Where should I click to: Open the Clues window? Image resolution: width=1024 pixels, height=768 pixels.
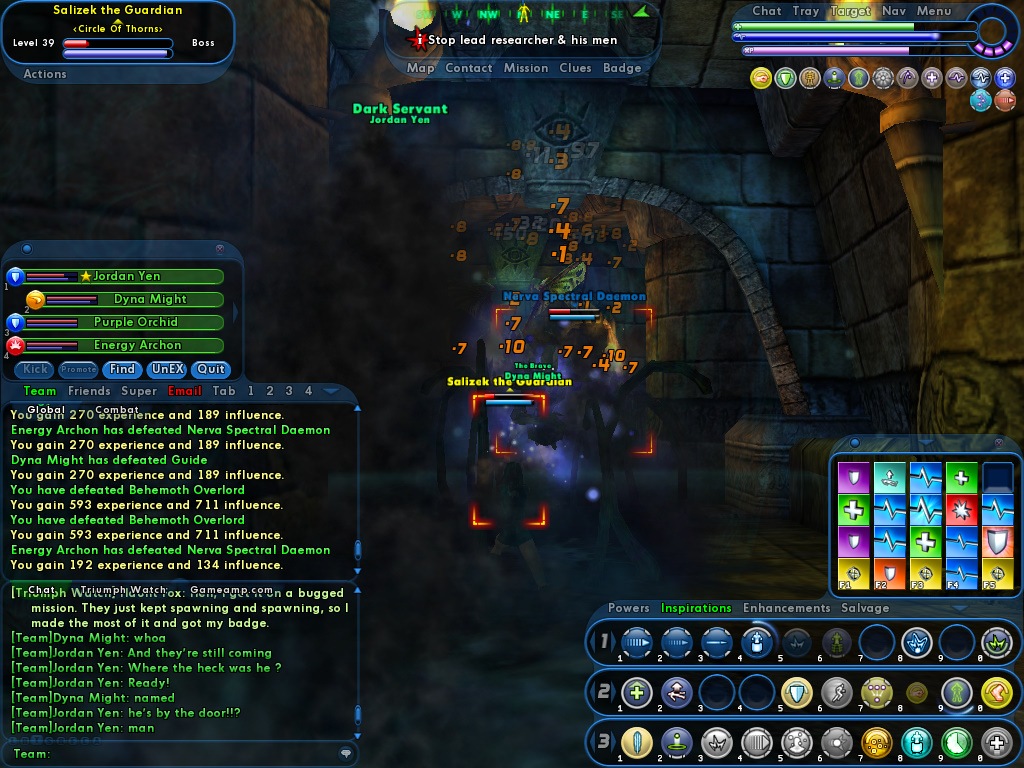[575, 68]
